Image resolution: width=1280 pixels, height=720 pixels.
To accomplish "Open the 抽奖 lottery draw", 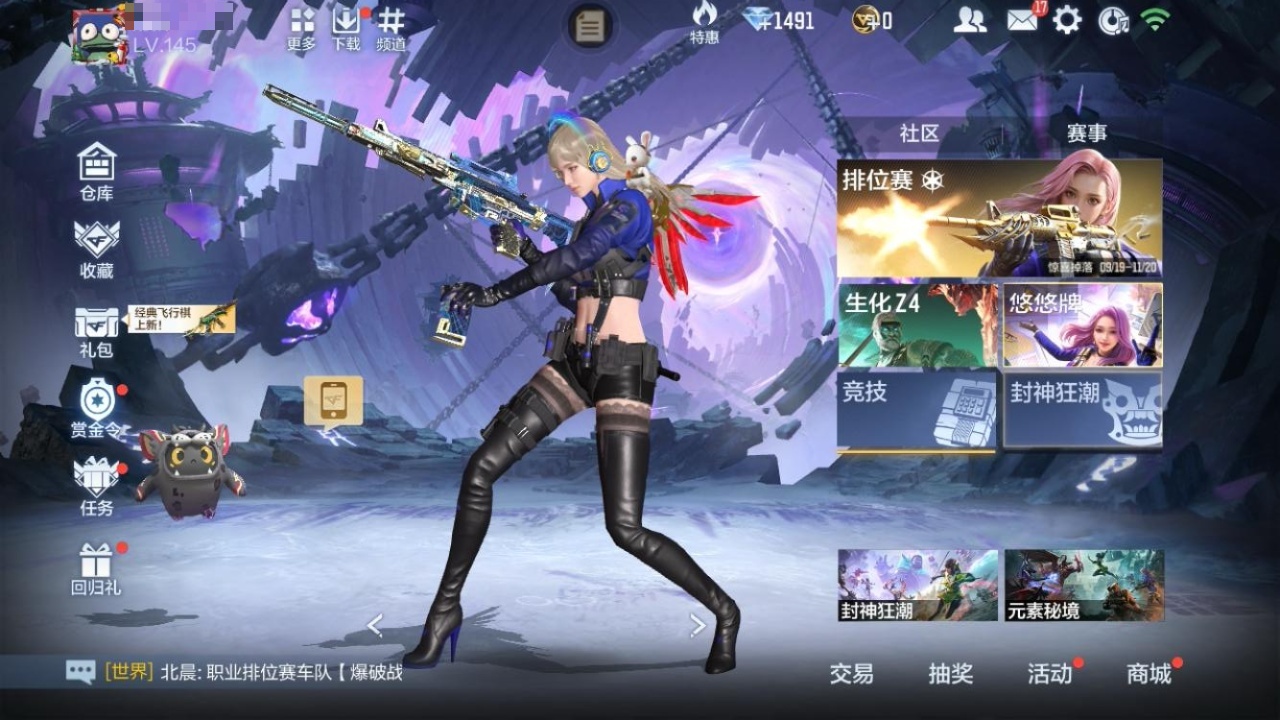I will [950, 674].
